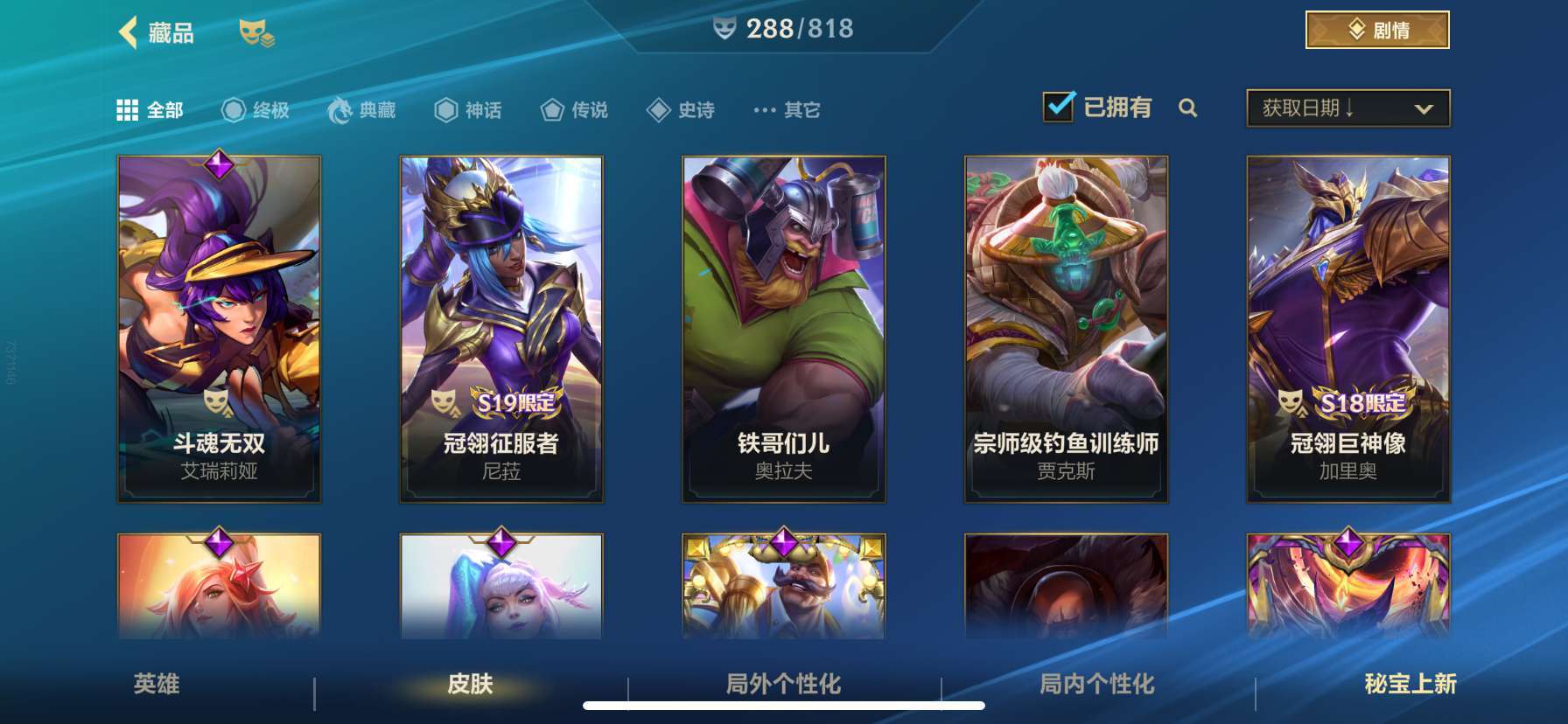Uncheck the 已拥有 checkbox

[1059, 107]
